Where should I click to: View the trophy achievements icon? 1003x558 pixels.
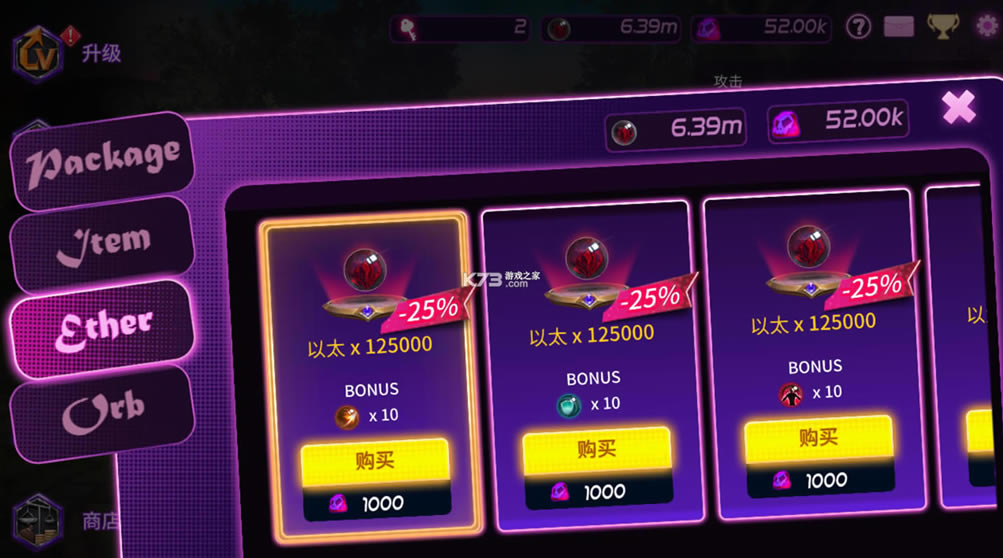pos(942,27)
